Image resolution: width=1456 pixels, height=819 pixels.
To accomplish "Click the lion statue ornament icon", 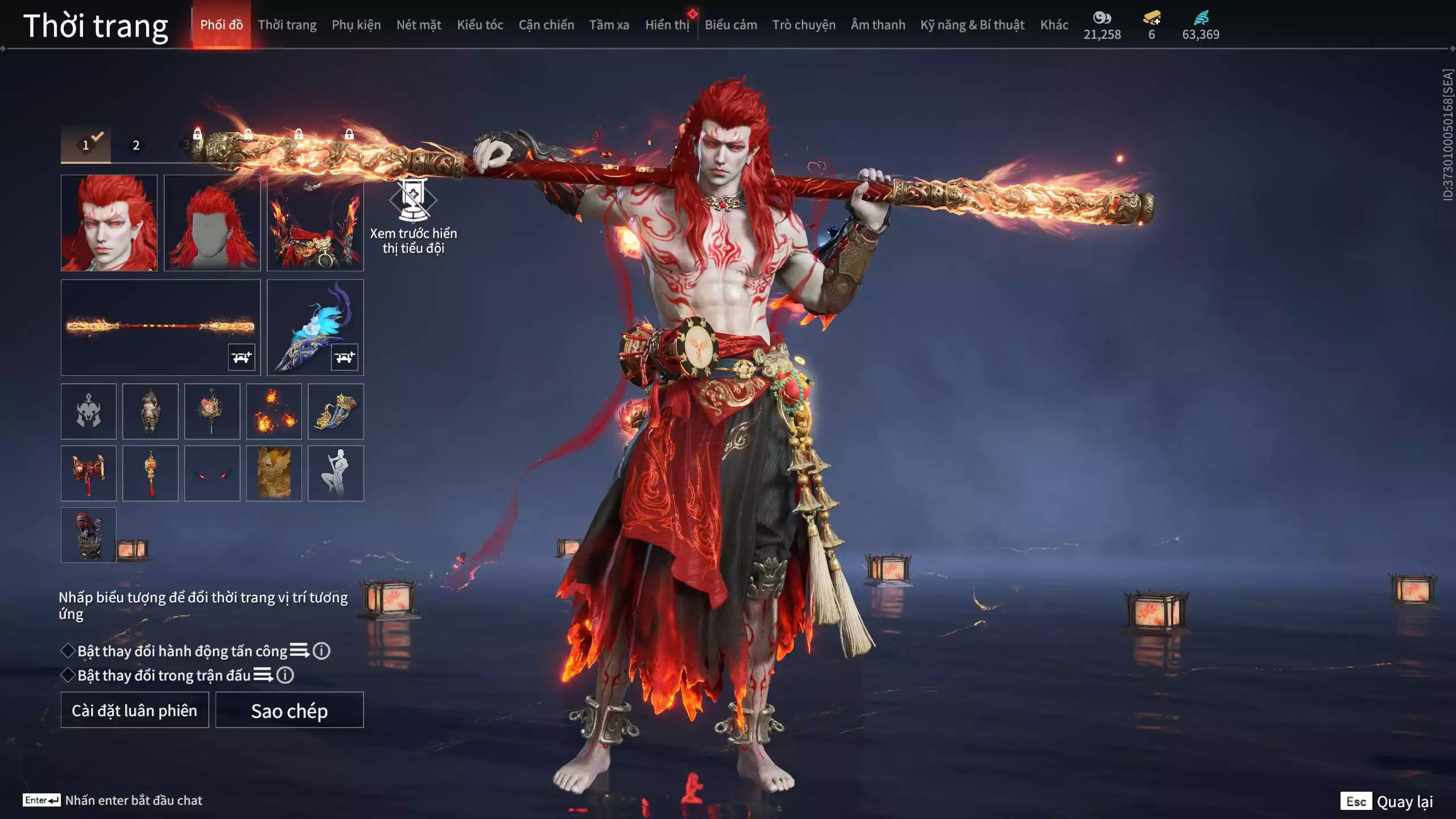I will click(x=88, y=535).
